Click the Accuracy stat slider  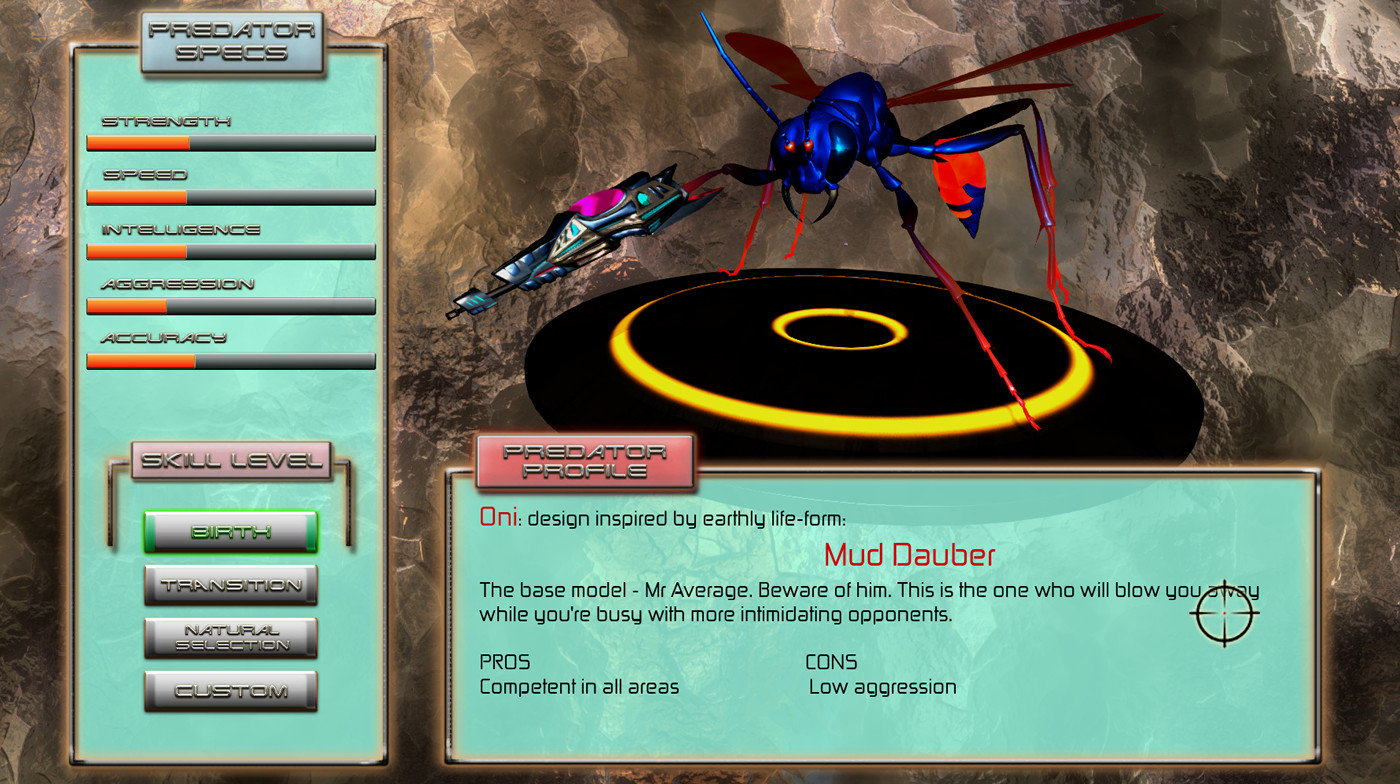pyautogui.click(x=230, y=361)
